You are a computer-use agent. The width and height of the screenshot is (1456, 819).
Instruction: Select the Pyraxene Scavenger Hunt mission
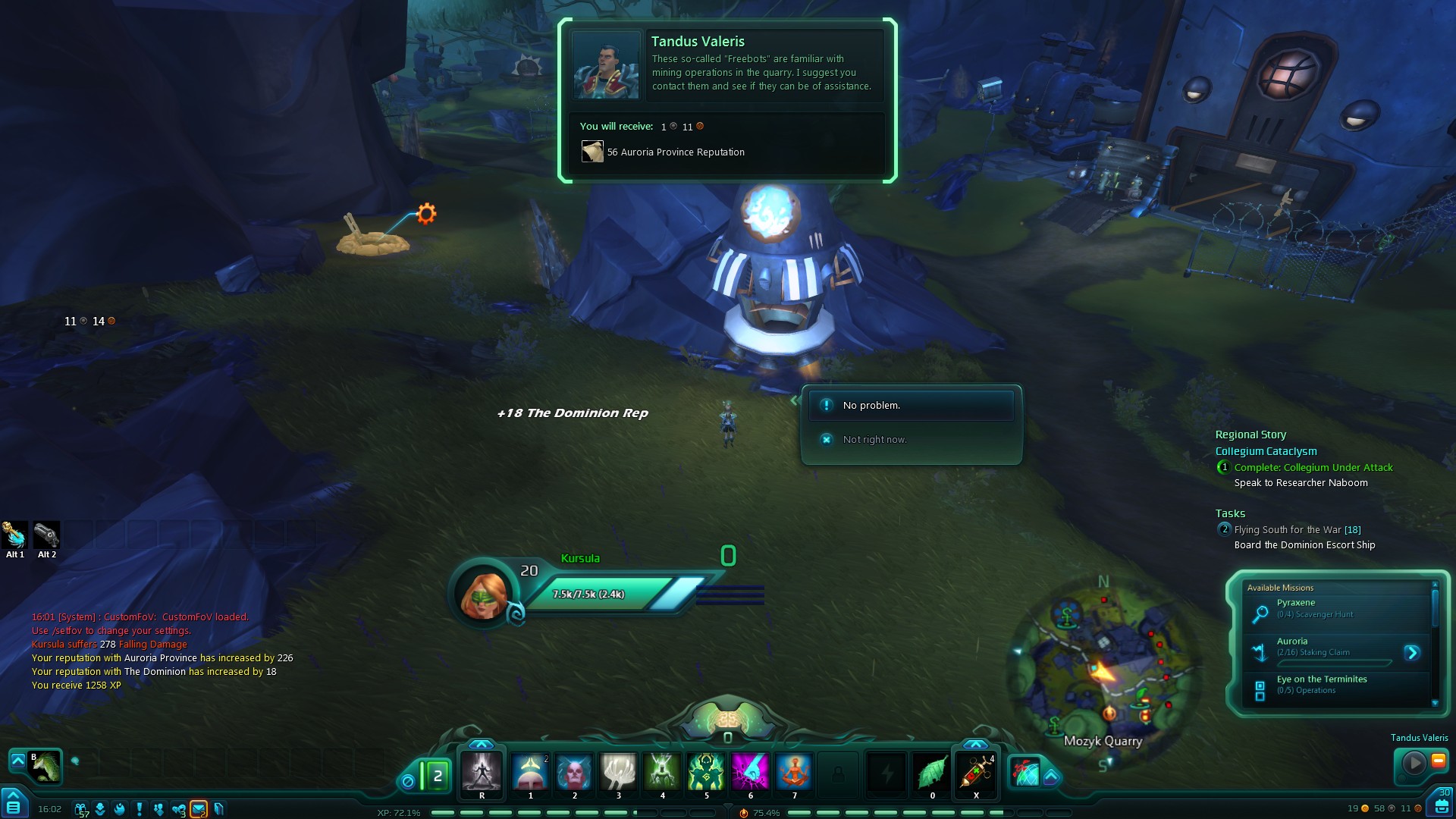coord(1336,608)
